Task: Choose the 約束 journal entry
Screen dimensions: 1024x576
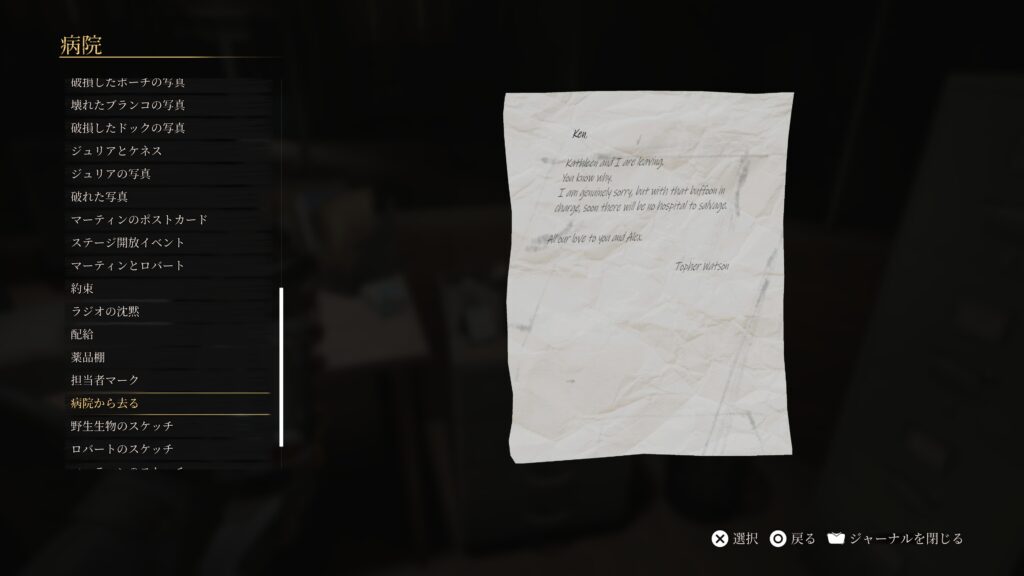Action: tap(82, 289)
